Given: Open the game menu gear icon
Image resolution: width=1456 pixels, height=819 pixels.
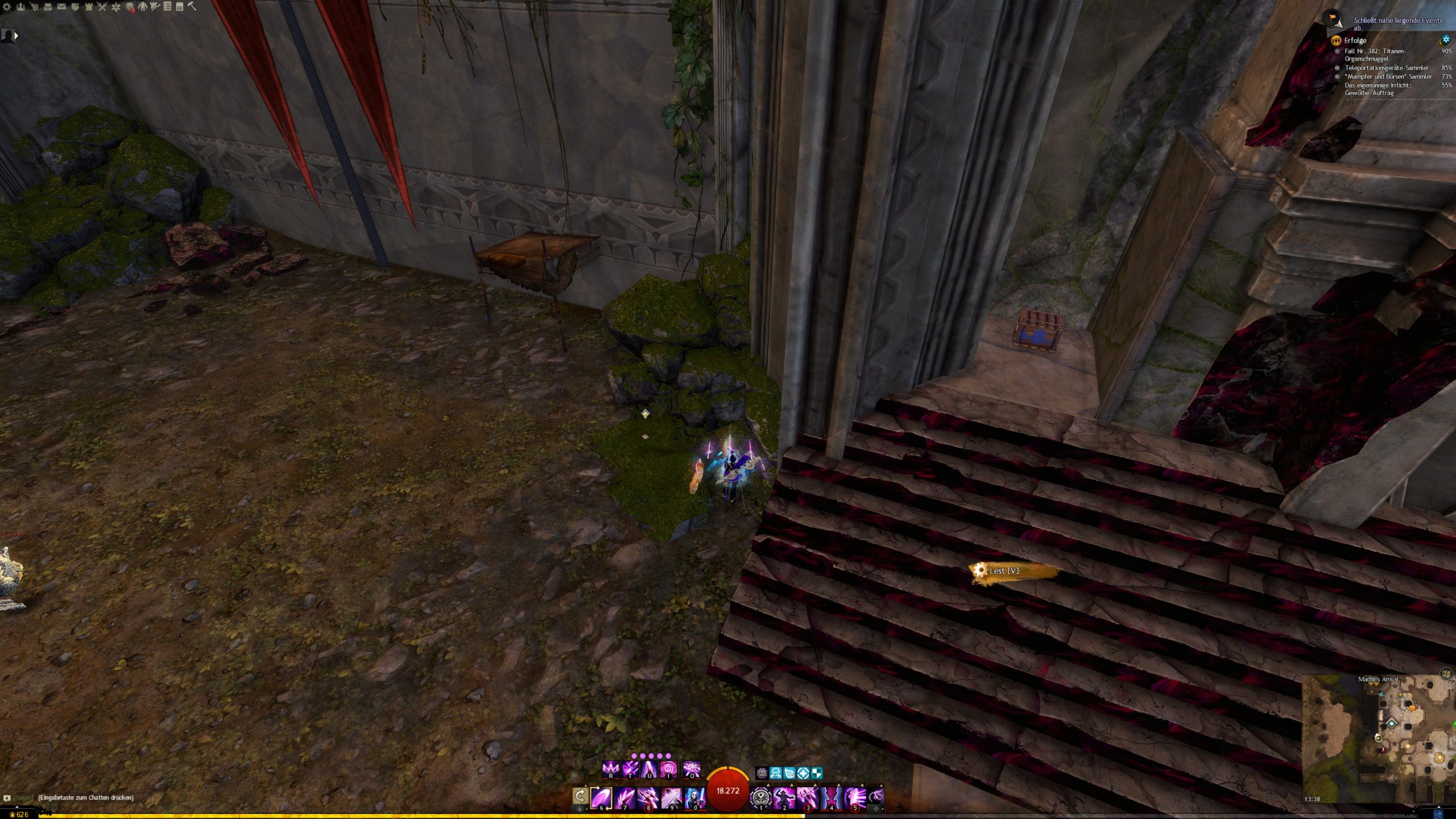Looking at the screenshot, I should (x=7, y=7).
